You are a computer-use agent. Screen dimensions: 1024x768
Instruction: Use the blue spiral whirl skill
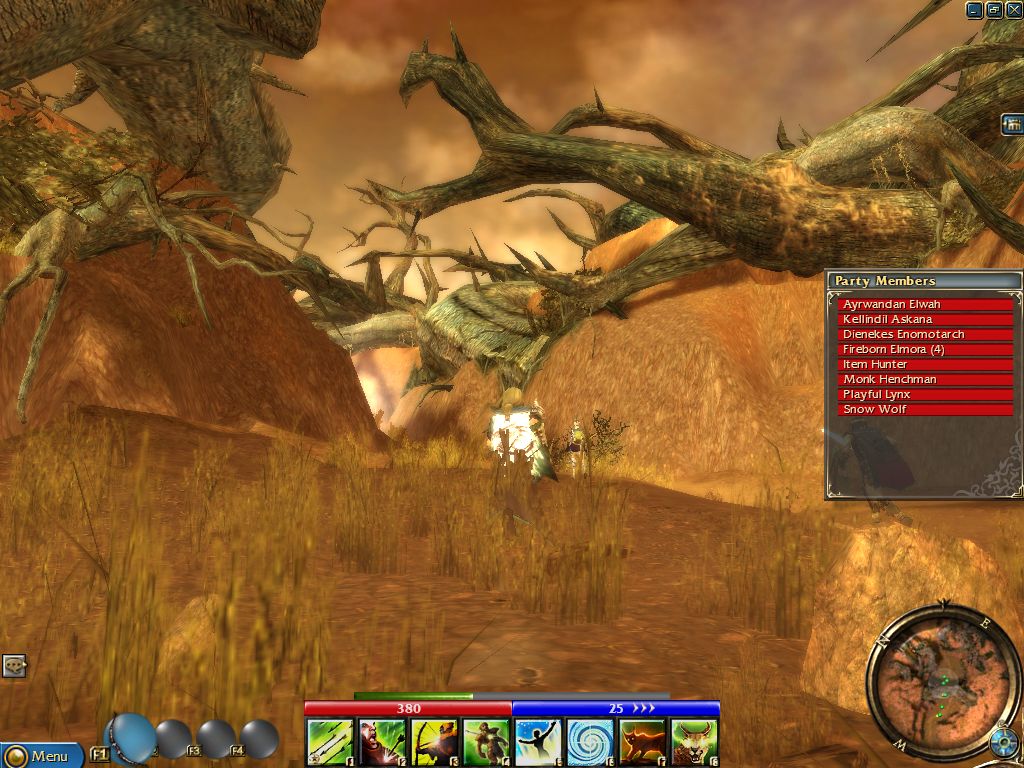(590, 742)
